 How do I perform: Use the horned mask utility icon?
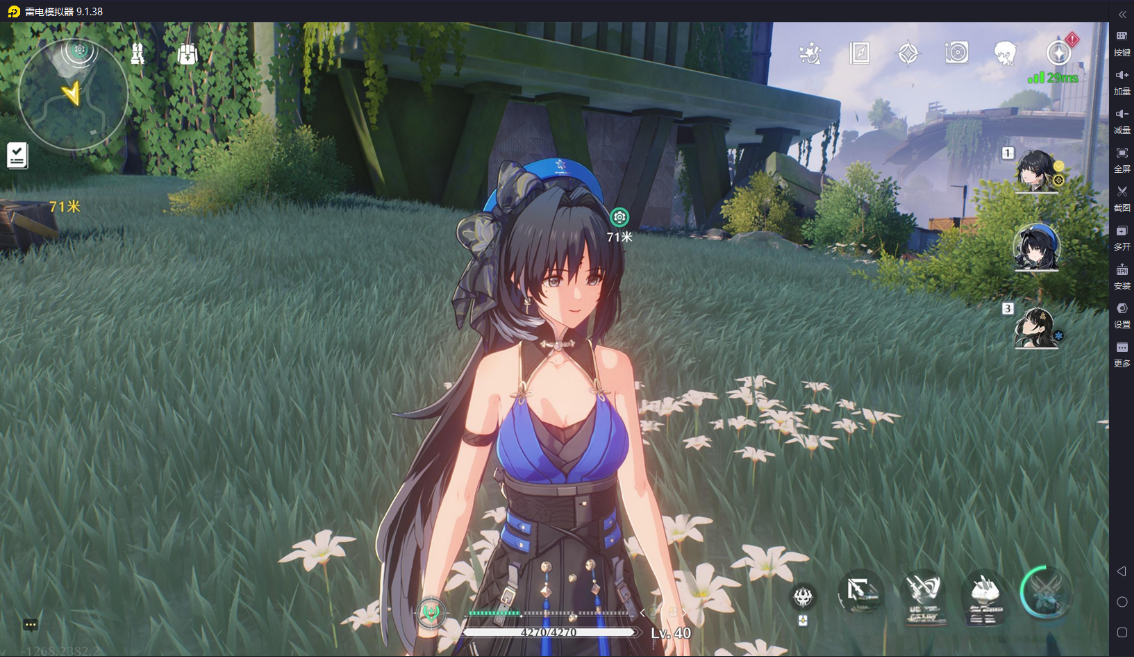[803, 598]
